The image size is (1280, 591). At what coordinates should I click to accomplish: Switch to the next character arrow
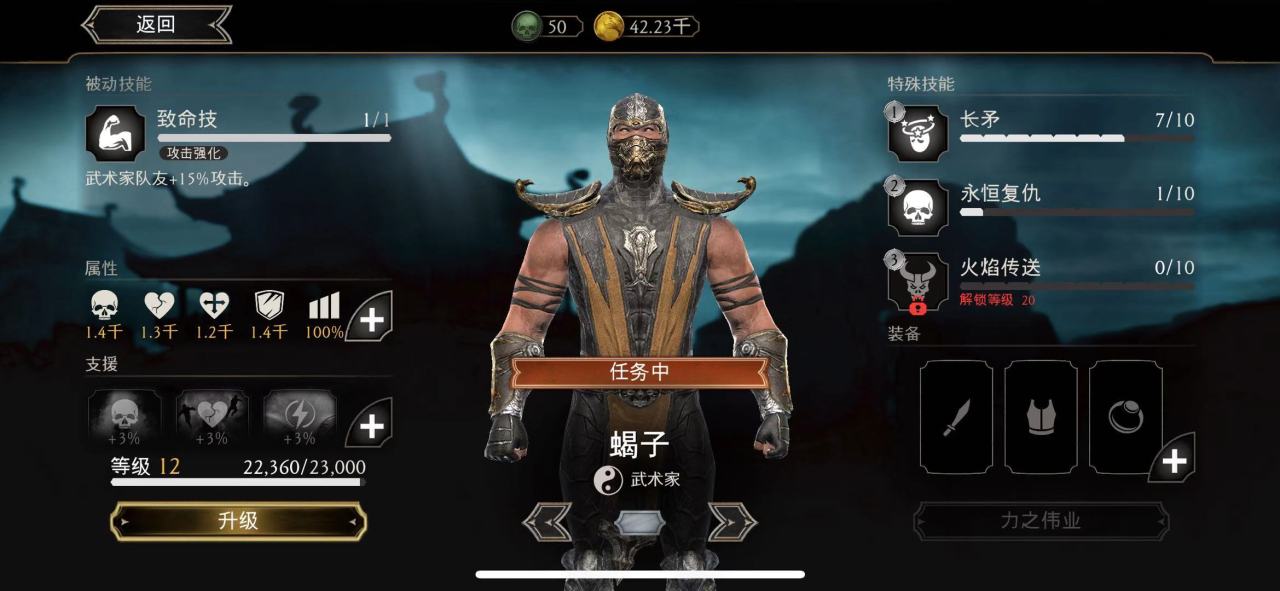732,521
